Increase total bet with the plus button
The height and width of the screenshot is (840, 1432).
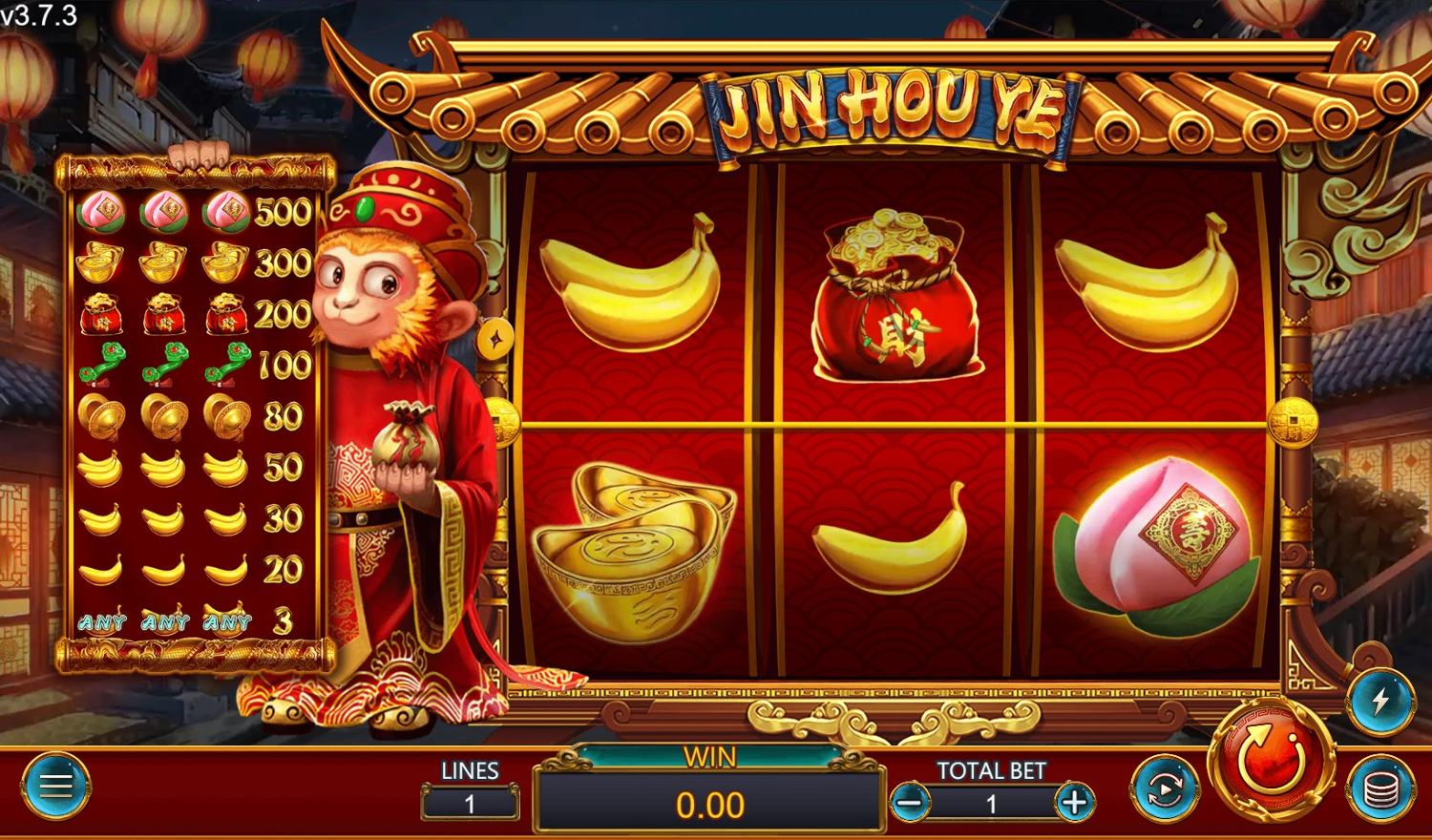[1075, 803]
